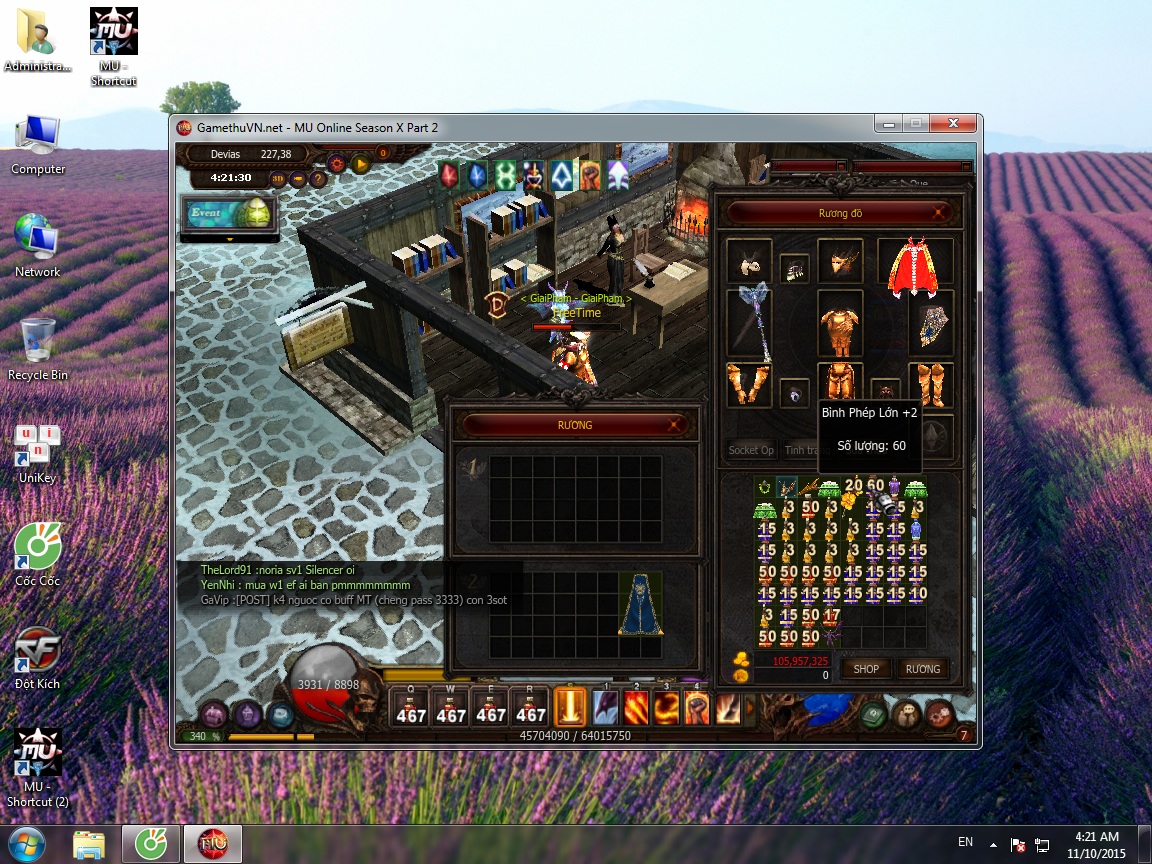Choose the orange chest armor slot

pos(840,324)
